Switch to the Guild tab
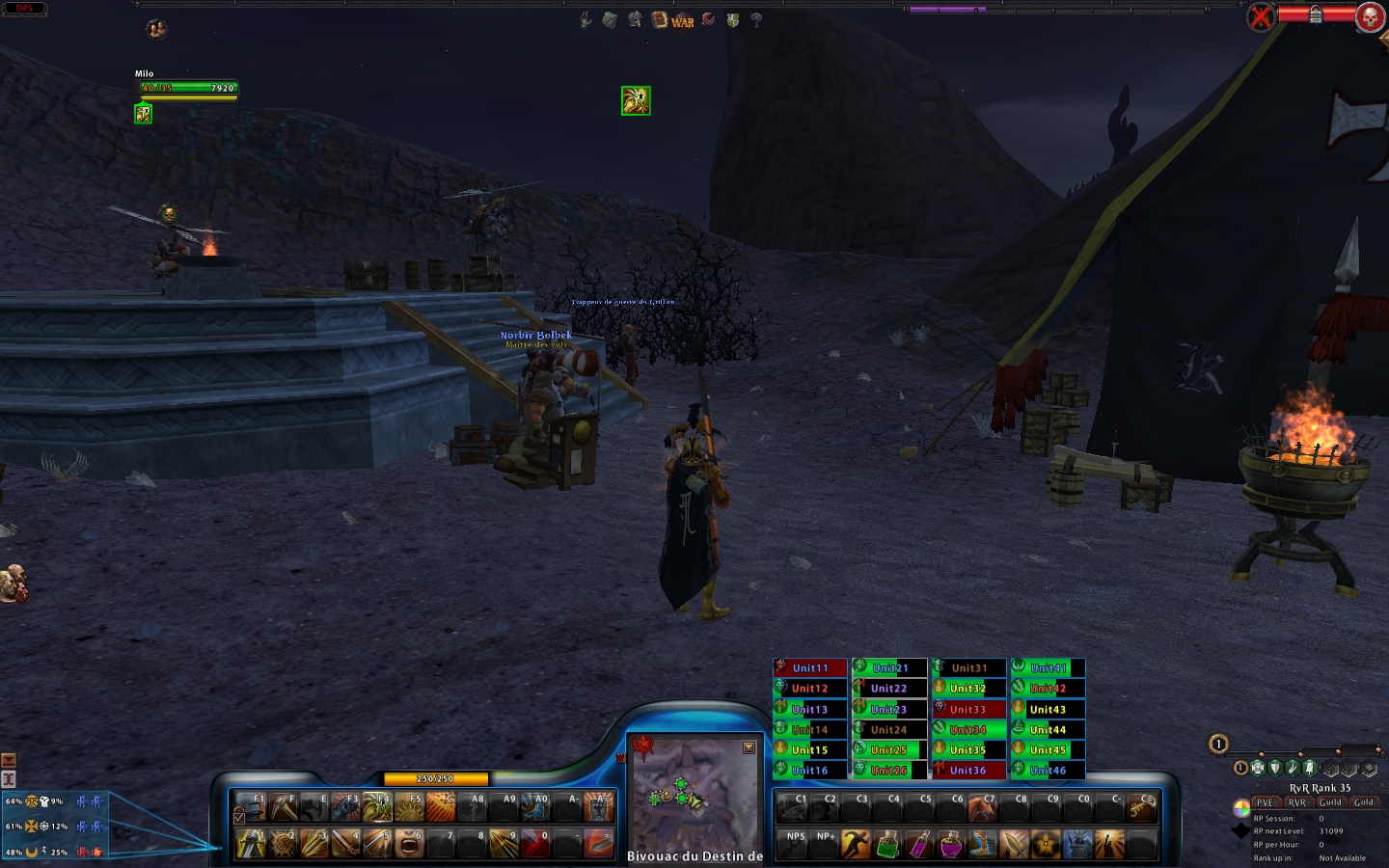Screen dimensions: 1389x868 point(1330,802)
